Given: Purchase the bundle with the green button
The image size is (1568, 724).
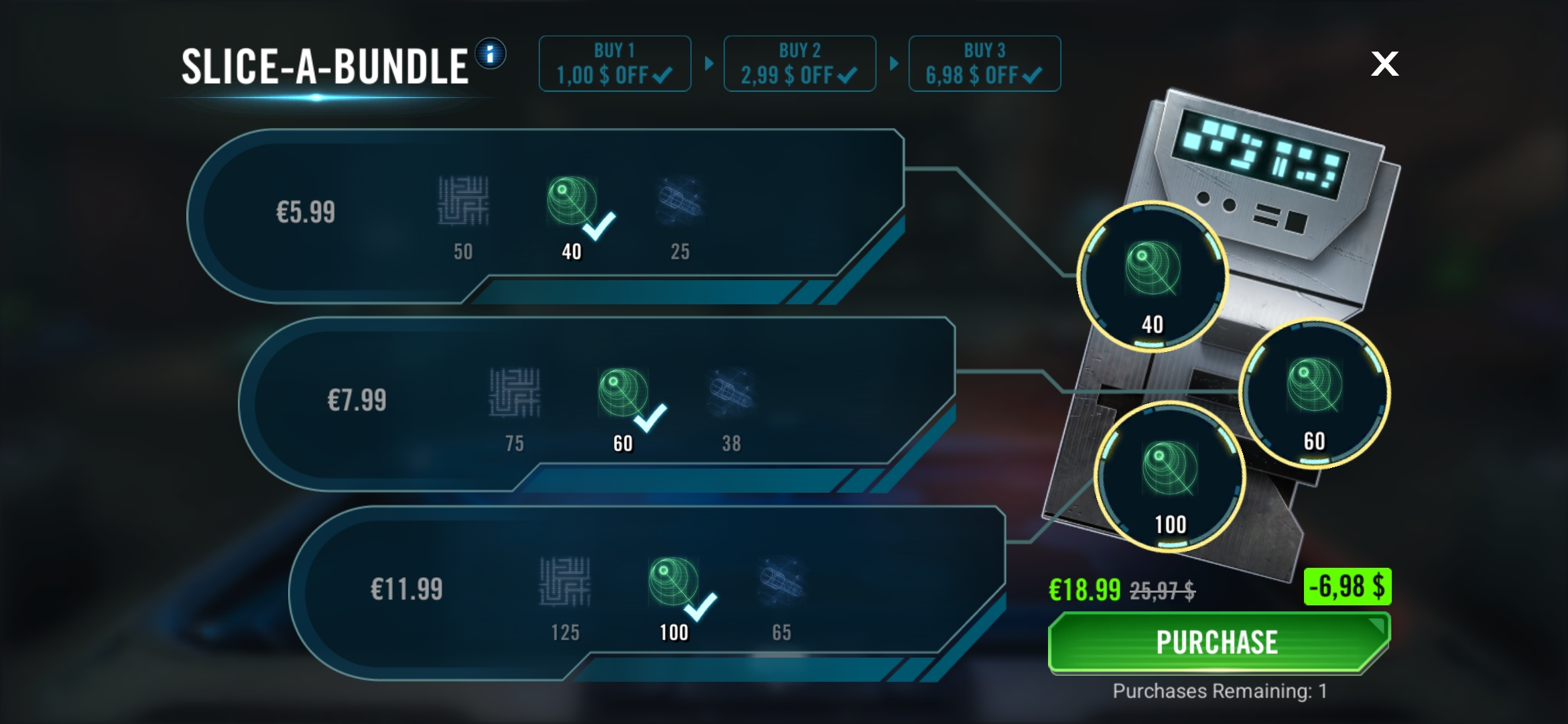Looking at the screenshot, I should [1218, 642].
